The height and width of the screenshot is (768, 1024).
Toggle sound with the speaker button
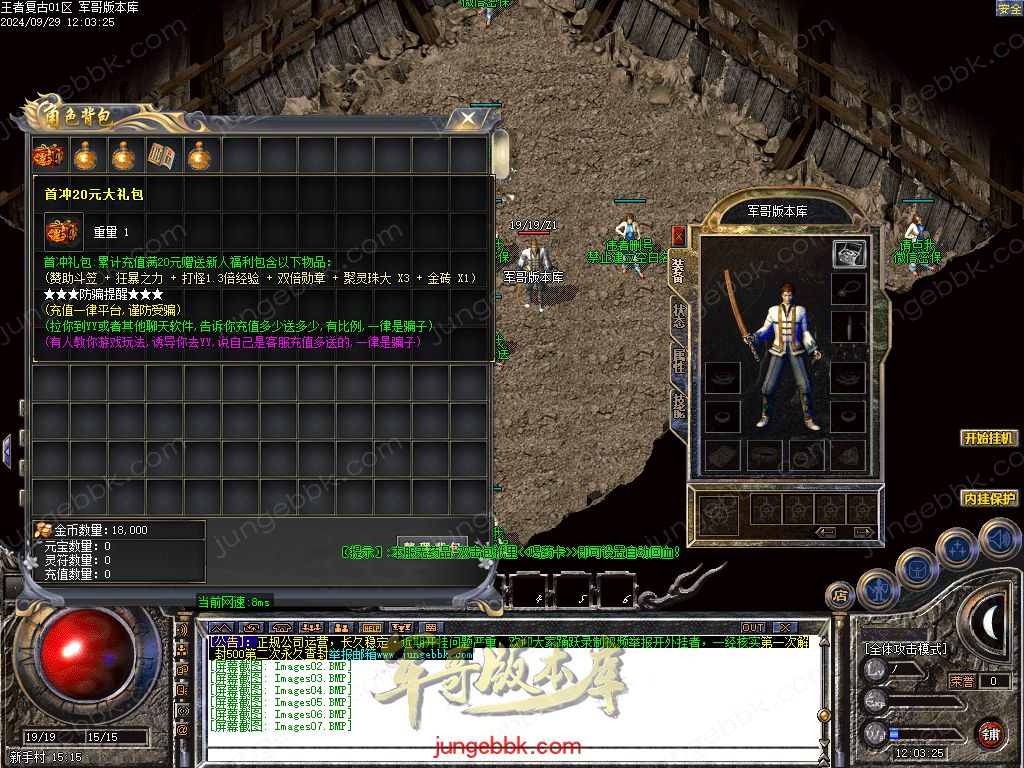coord(998,541)
